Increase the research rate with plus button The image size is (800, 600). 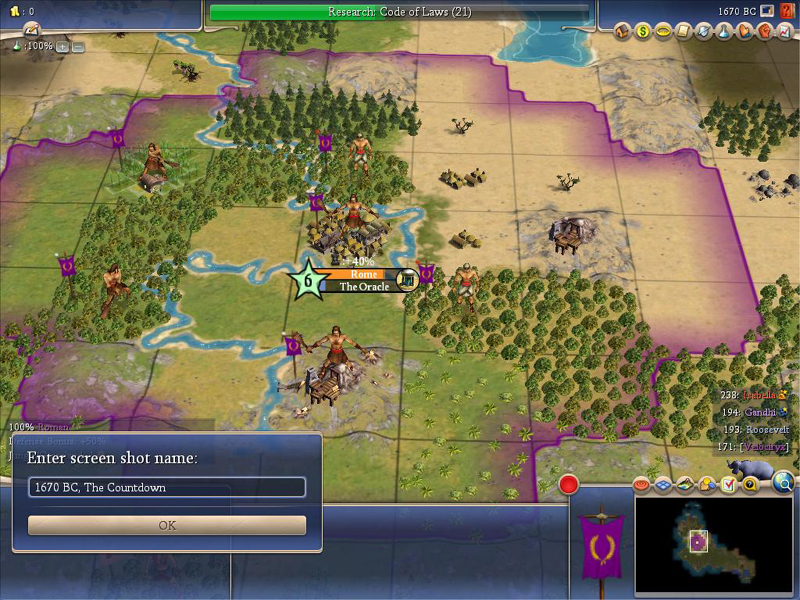click(62, 46)
